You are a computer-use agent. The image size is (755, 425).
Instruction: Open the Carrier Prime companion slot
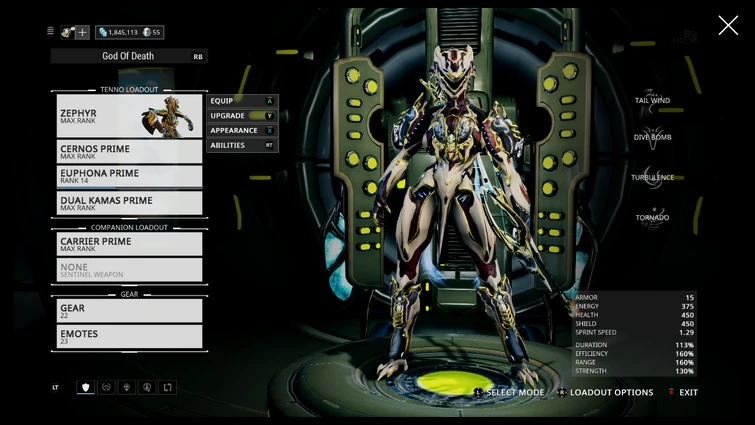pyautogui.click(x=128, y=244)
